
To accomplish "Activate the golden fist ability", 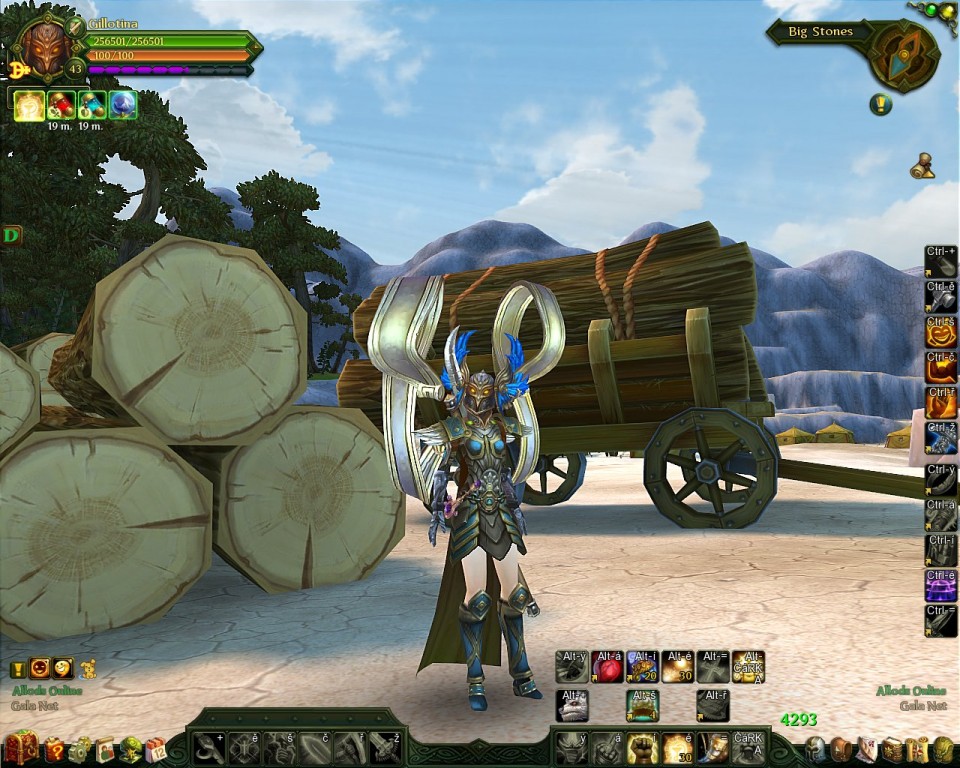I will (x=641, y=747).
